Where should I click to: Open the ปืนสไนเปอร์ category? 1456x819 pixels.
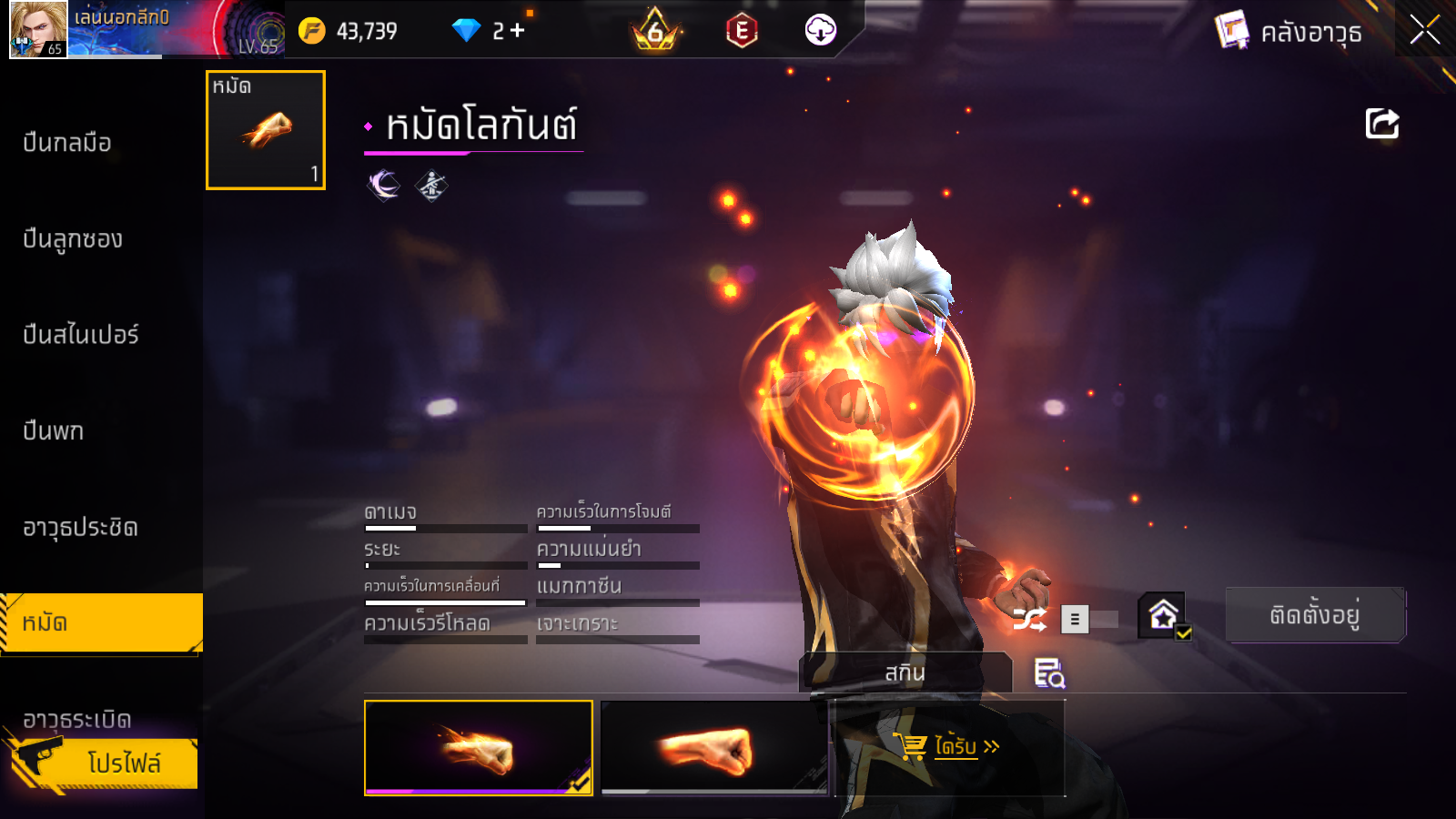click(81, 335)
